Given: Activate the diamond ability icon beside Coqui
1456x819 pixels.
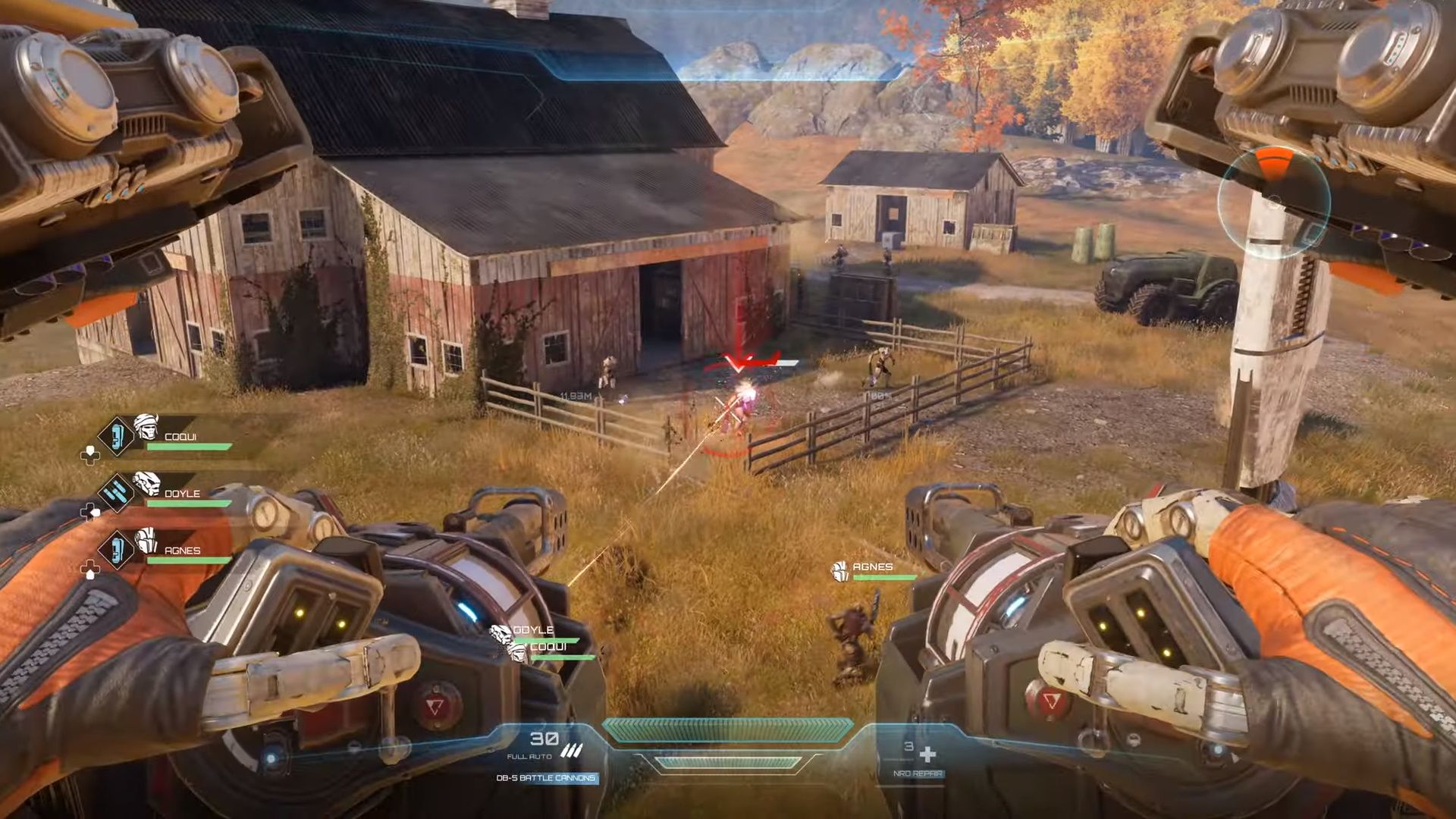Looking at the screenshot, I should pyautogui.click(x=117, y=437).
